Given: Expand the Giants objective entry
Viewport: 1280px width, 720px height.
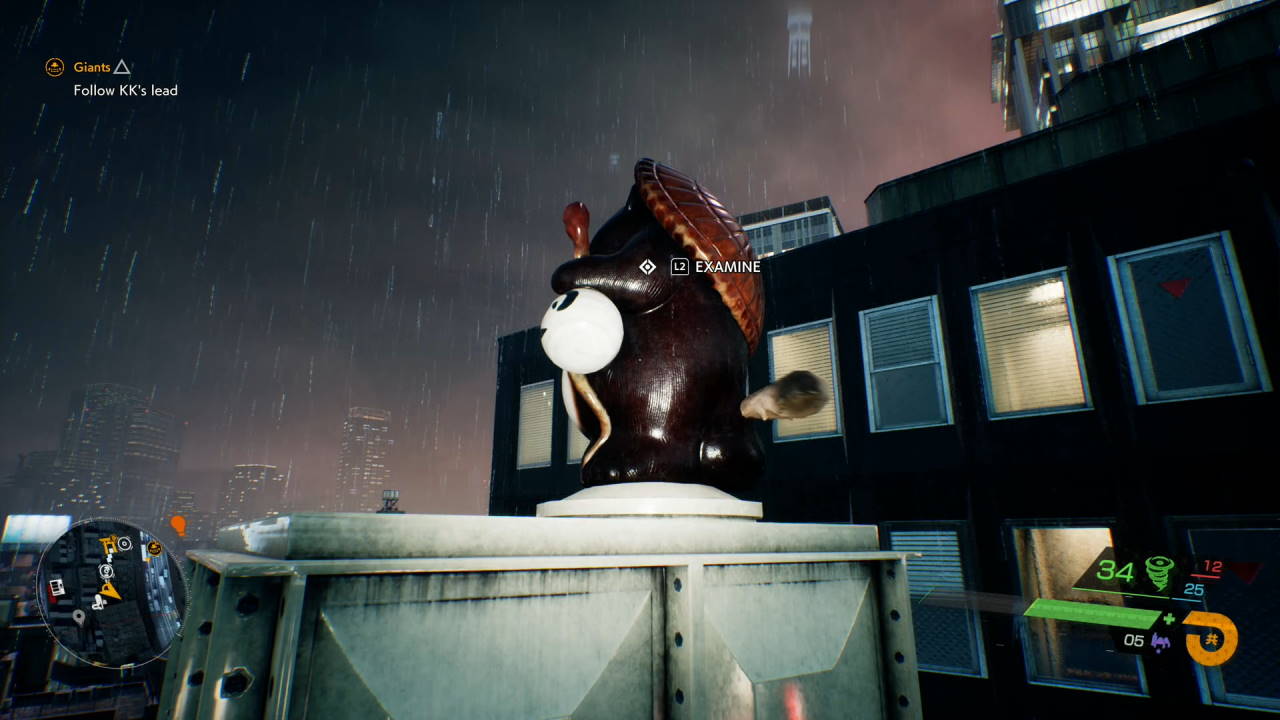Looking at the screenshot, I should click(x=90, y=67).
